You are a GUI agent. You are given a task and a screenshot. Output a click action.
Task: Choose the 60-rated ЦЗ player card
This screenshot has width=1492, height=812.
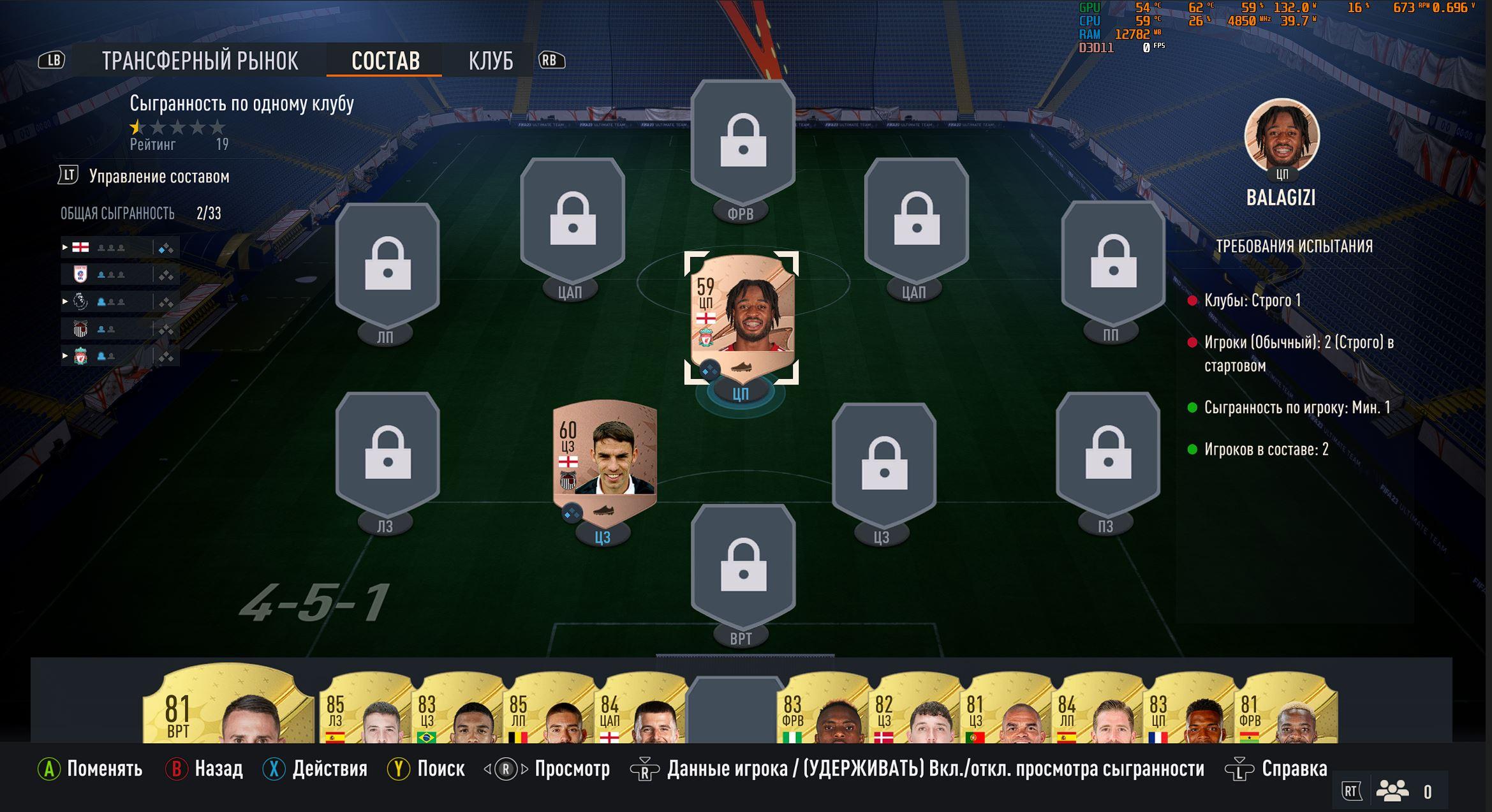point(604,456)
